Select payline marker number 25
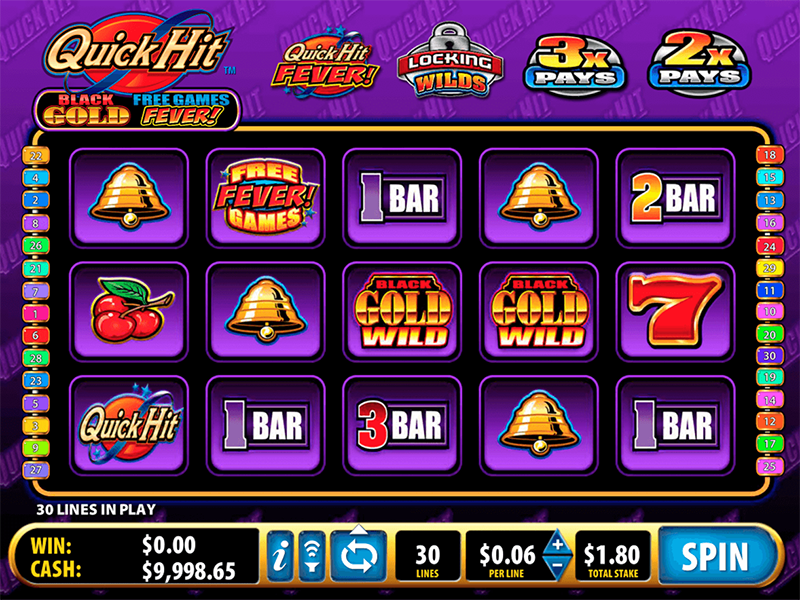This screenshot has height=600, width=800. tap(769, 467)
